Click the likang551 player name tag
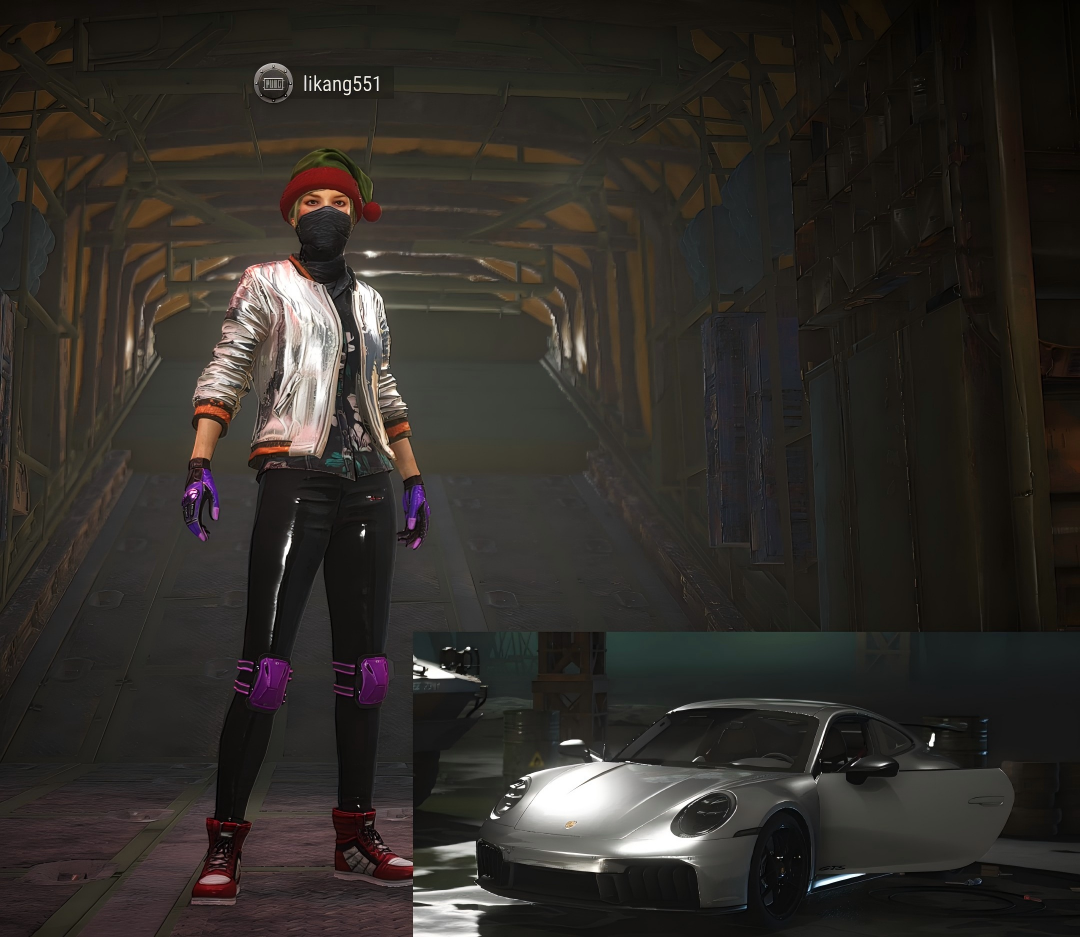This screenshot has width=1080, height=937. tap(342, 84)
